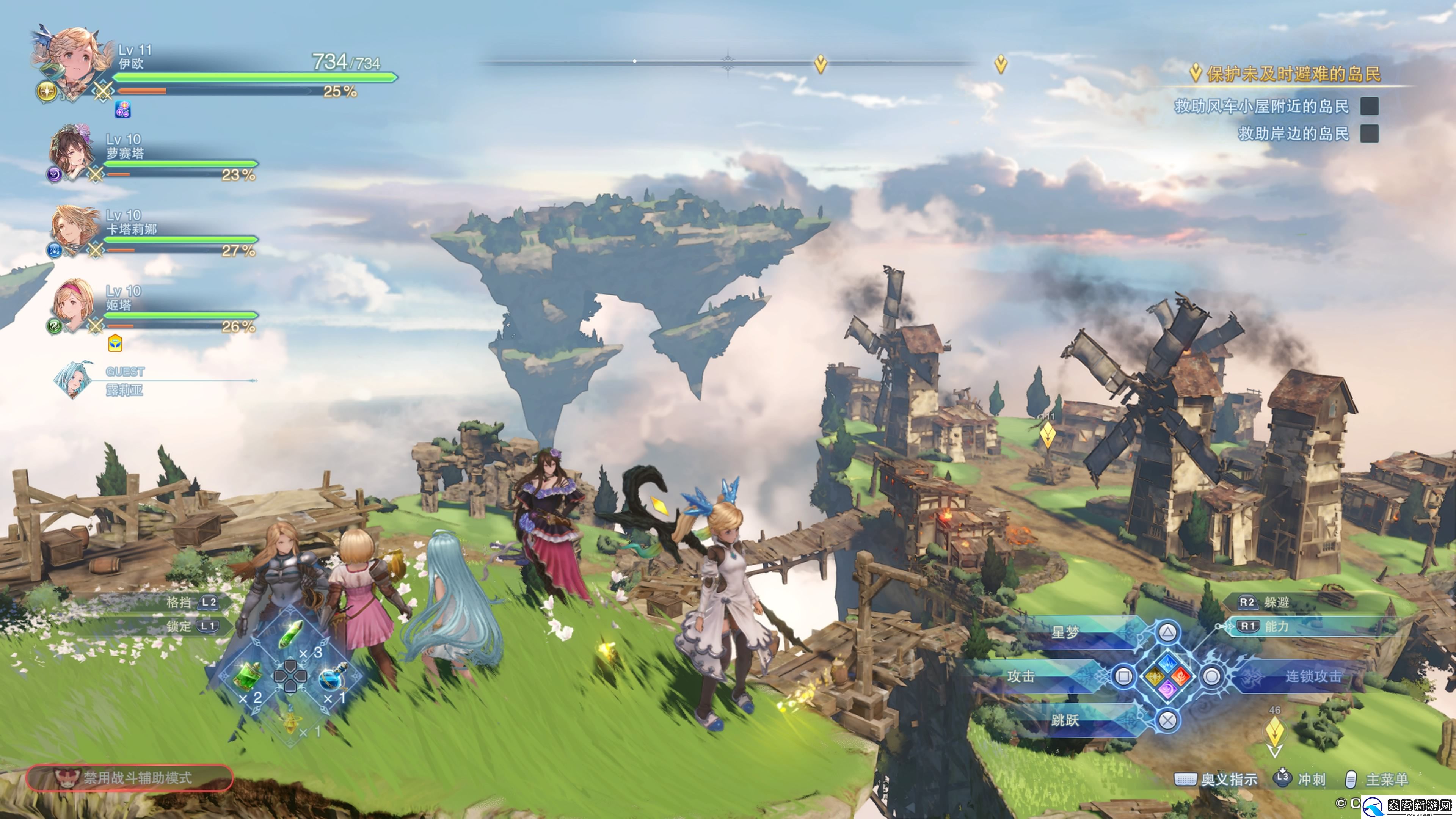The image size is (1456, 819).
Task: Tick the 救助岸边的岛民 objective box
Action: pyautogui.click(x=1369, y=133)
